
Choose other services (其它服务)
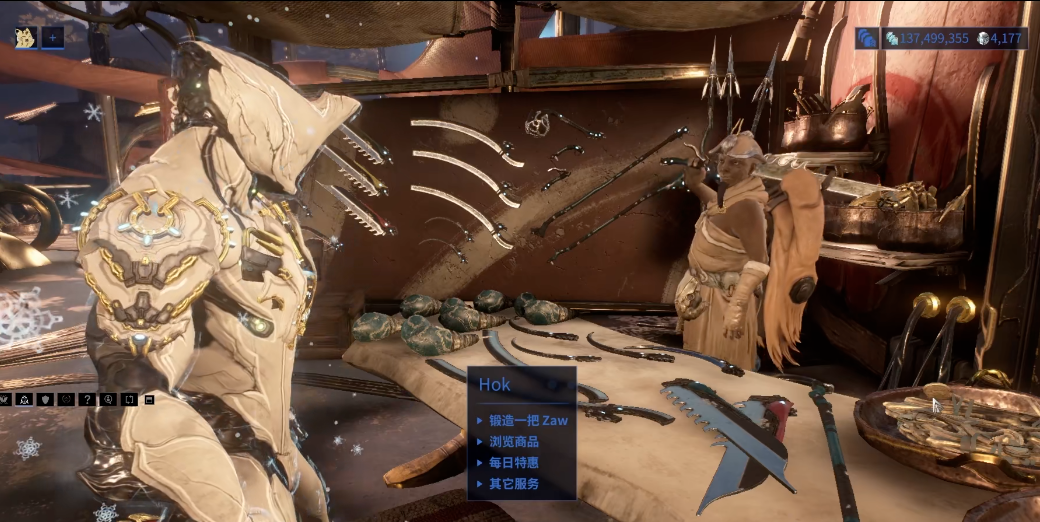point(514,484)
